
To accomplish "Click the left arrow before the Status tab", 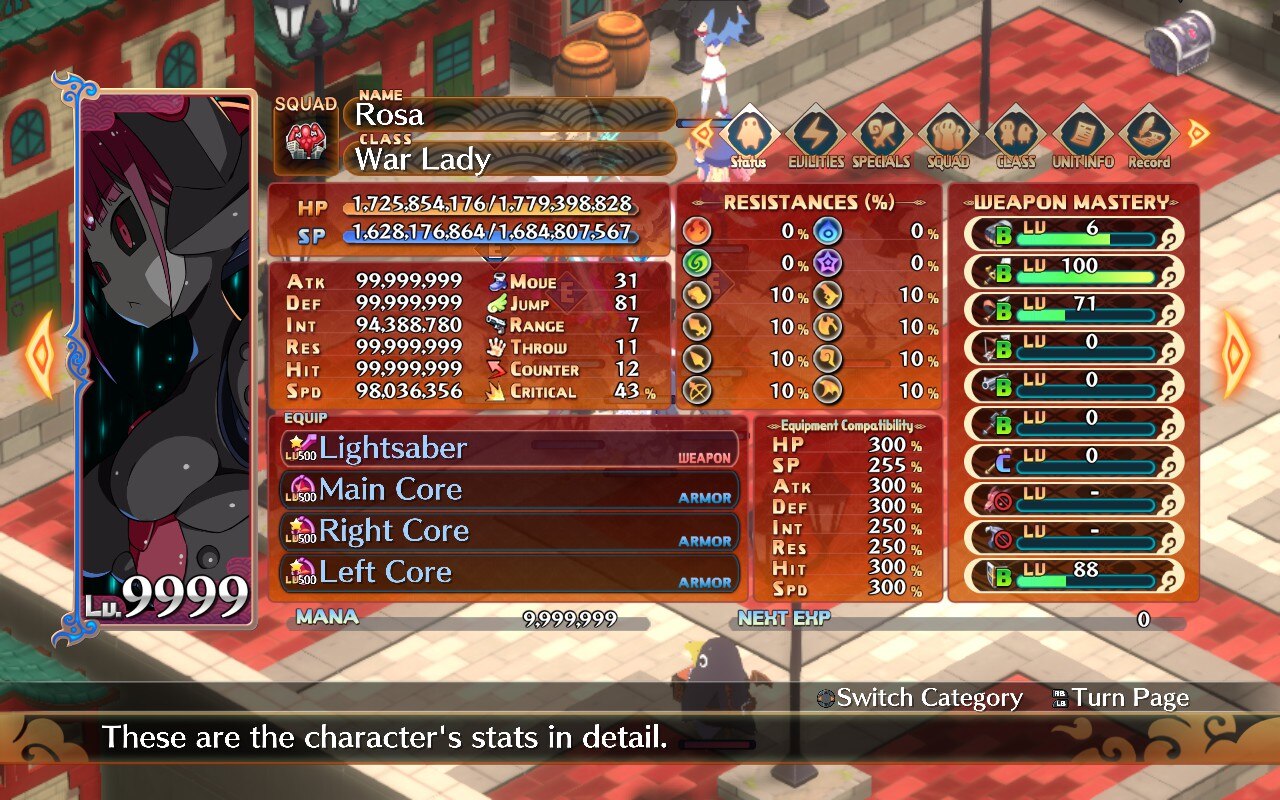I will pyautogui.click(x=703, y=132).
